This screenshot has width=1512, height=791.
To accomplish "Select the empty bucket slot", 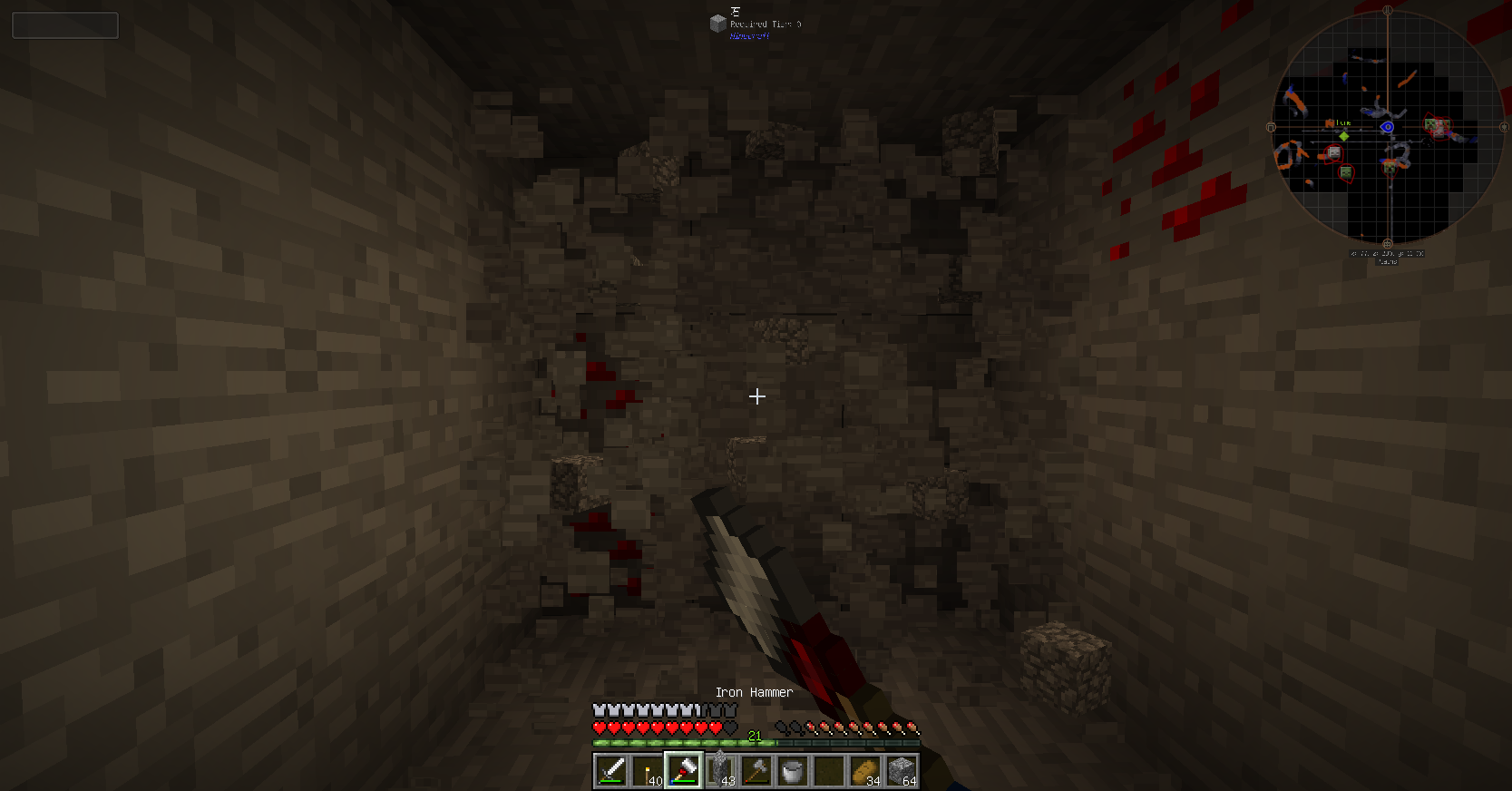I will pos(793,771).
